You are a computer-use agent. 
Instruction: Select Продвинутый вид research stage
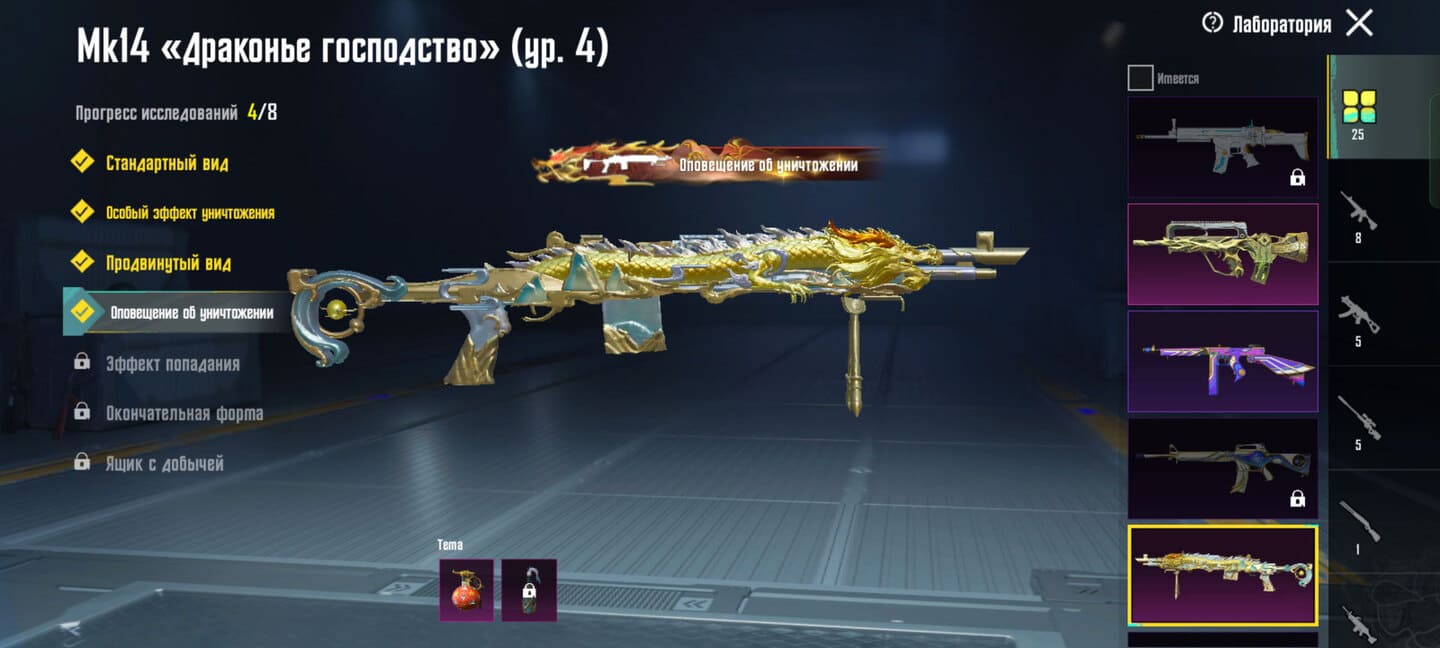[168, 263]
